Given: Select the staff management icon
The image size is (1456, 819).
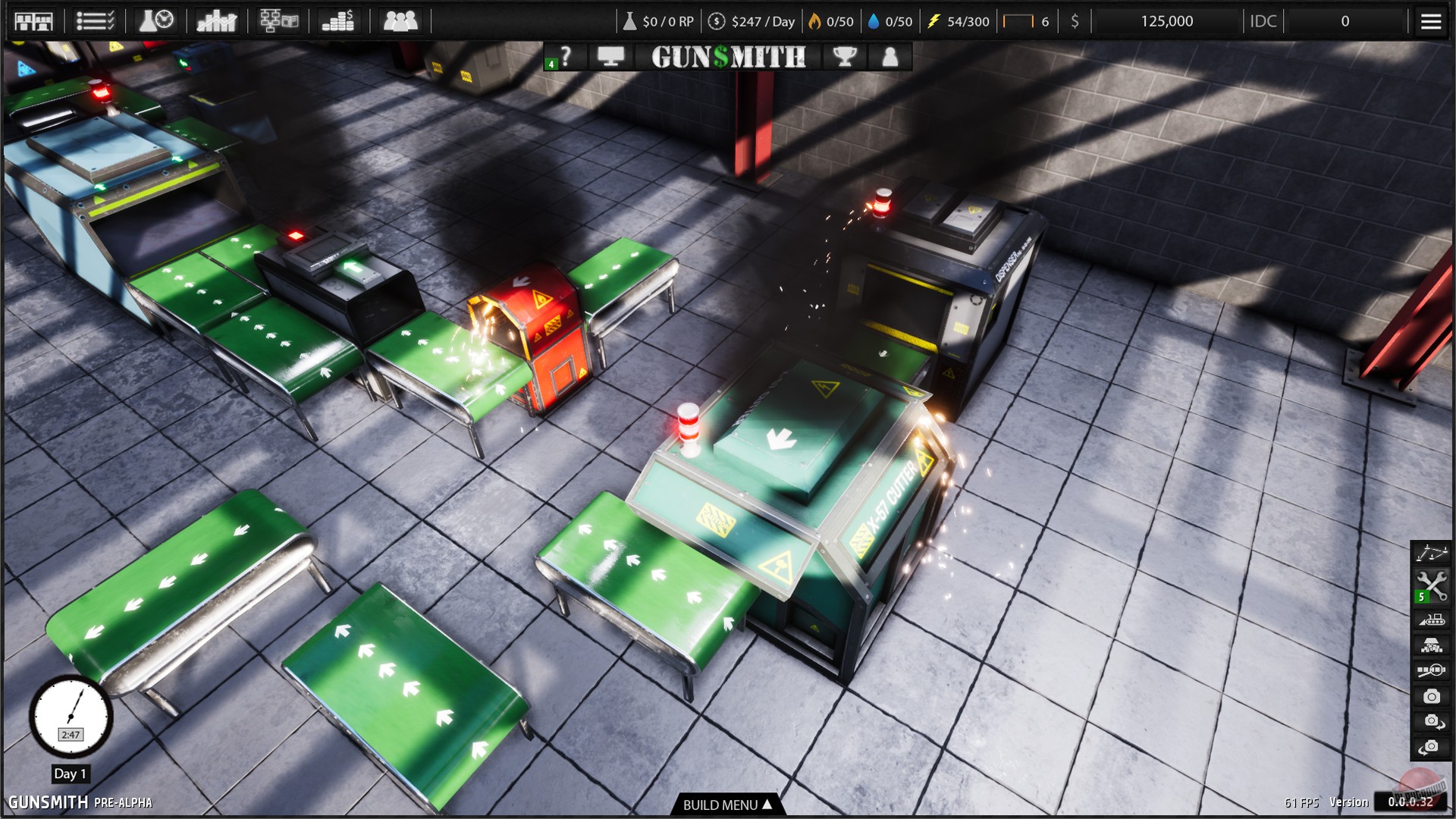Looking at the screenshot, I should pyautogui.click(x=400, y=20).
